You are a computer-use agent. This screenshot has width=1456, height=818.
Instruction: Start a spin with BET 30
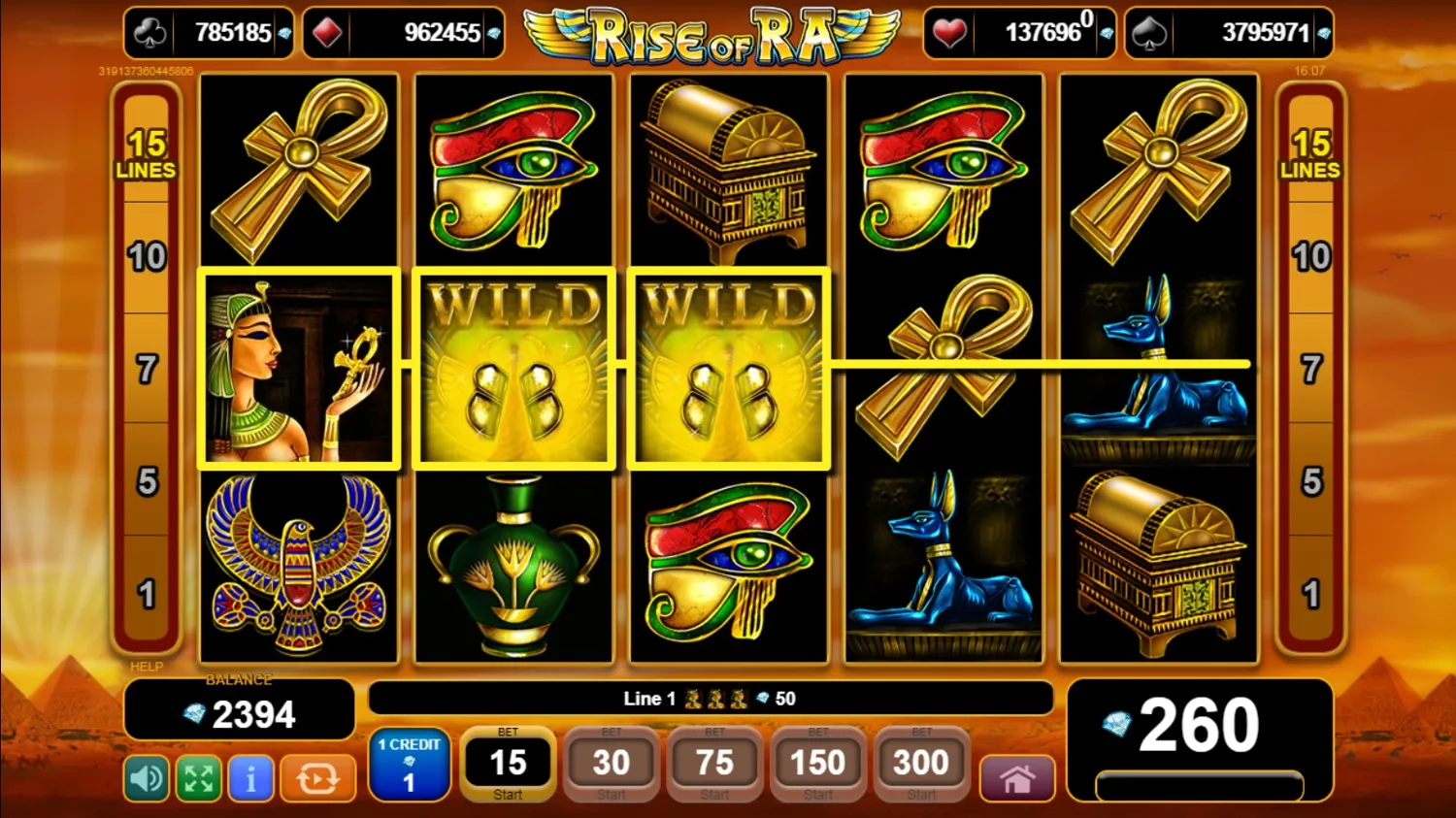tap(611, 764)
